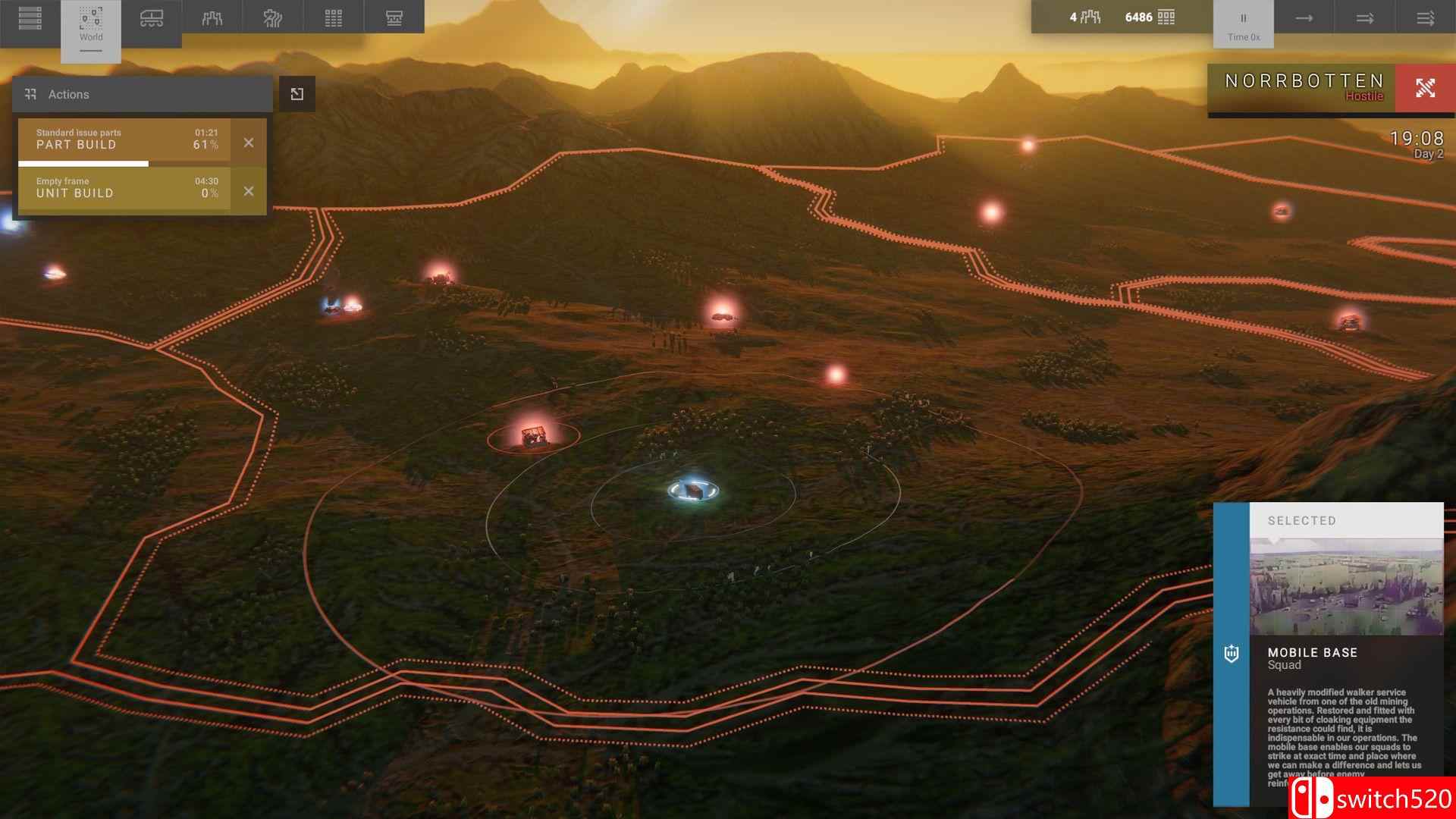Open the squads panel from the top toolbar
Screen dimensions: 1456x819
[212, 17]
